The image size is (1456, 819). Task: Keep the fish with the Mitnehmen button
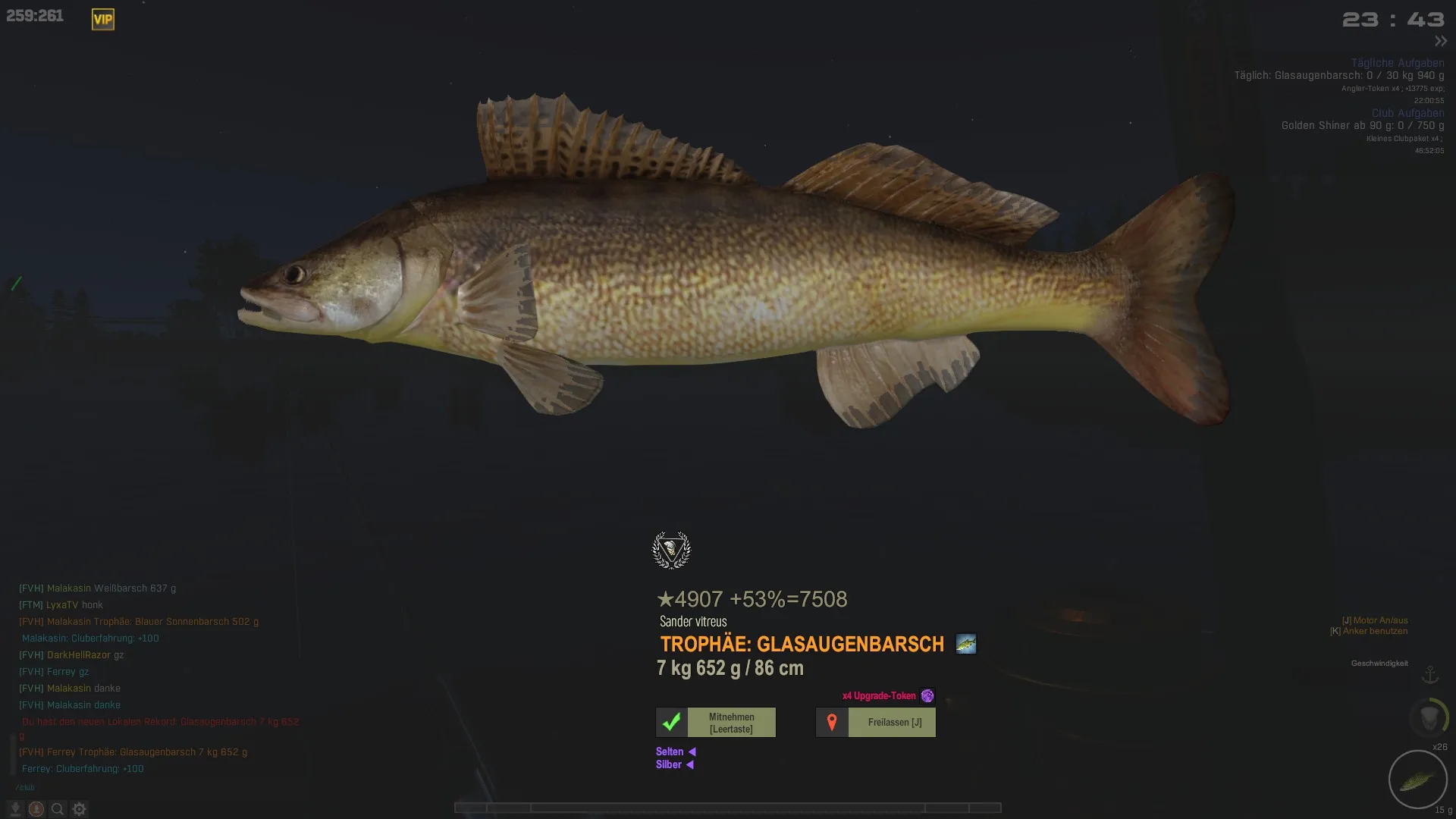[716, 723]
